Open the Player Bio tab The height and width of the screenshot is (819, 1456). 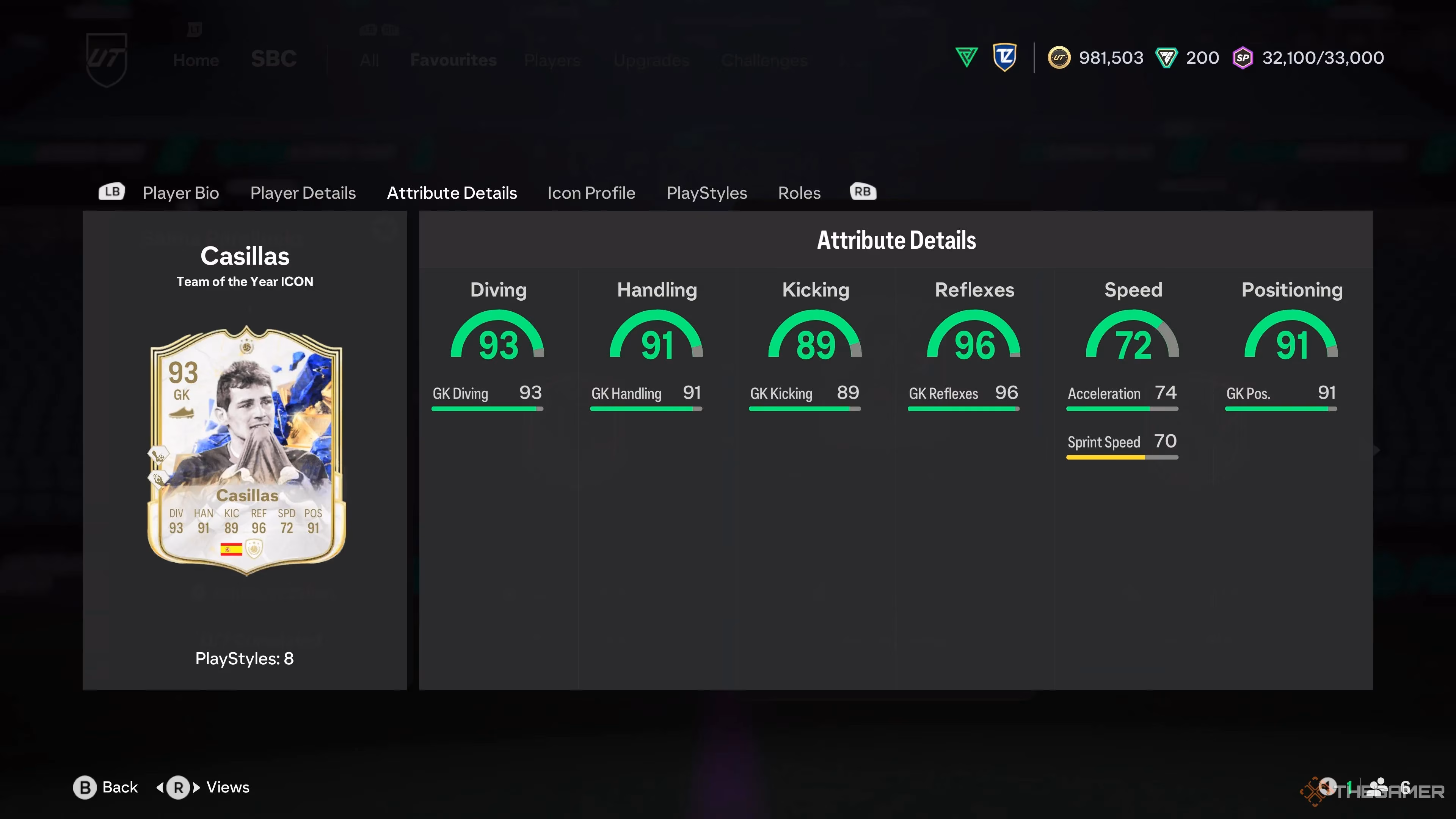[x=180, y=193]
